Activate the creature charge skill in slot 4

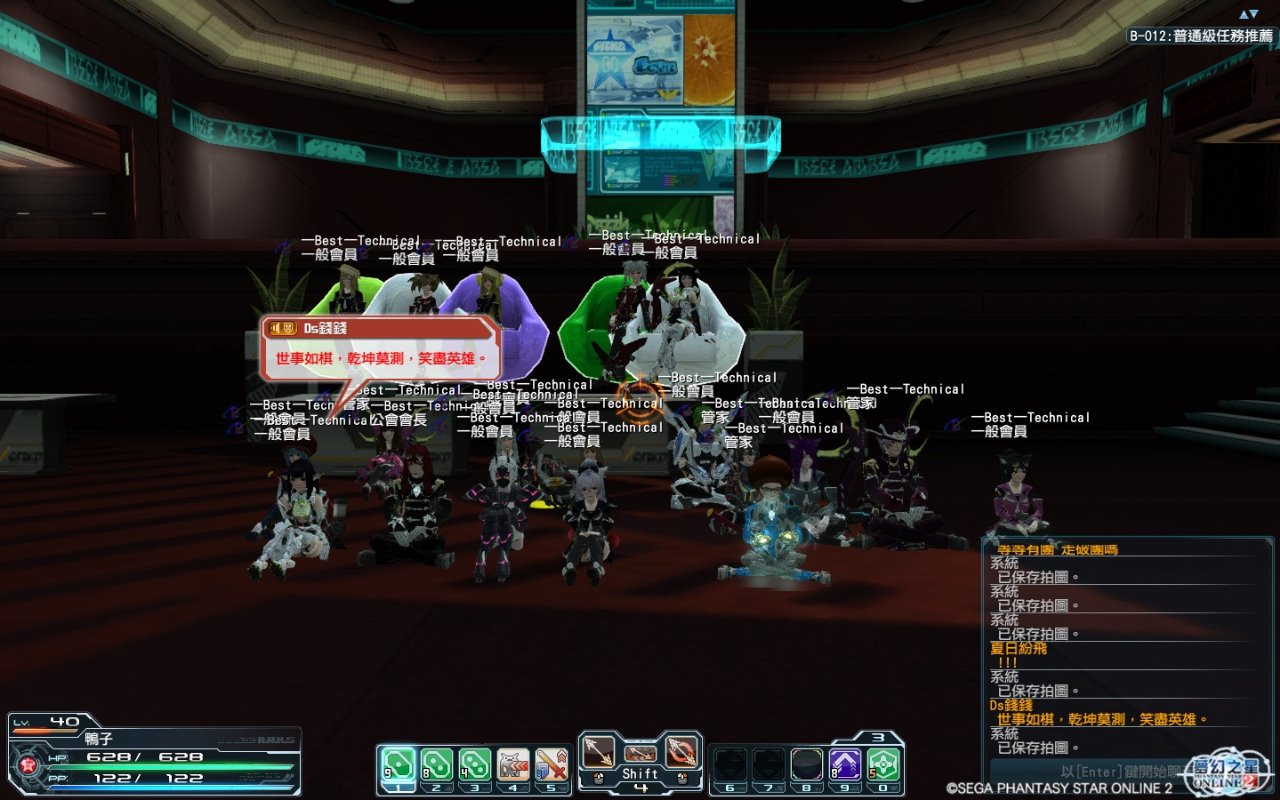513,765
